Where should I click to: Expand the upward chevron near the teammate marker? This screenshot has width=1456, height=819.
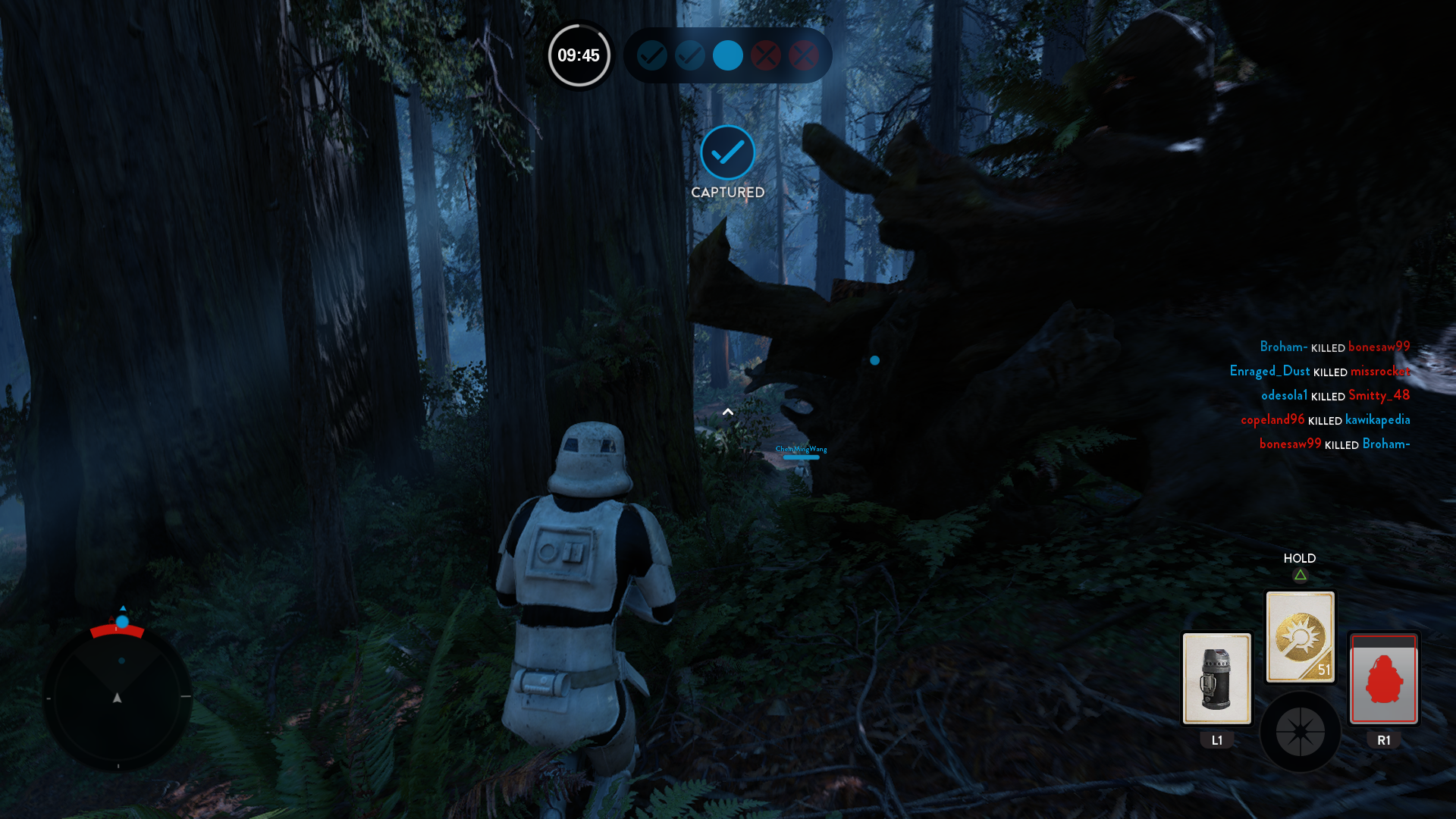(729, 411)
